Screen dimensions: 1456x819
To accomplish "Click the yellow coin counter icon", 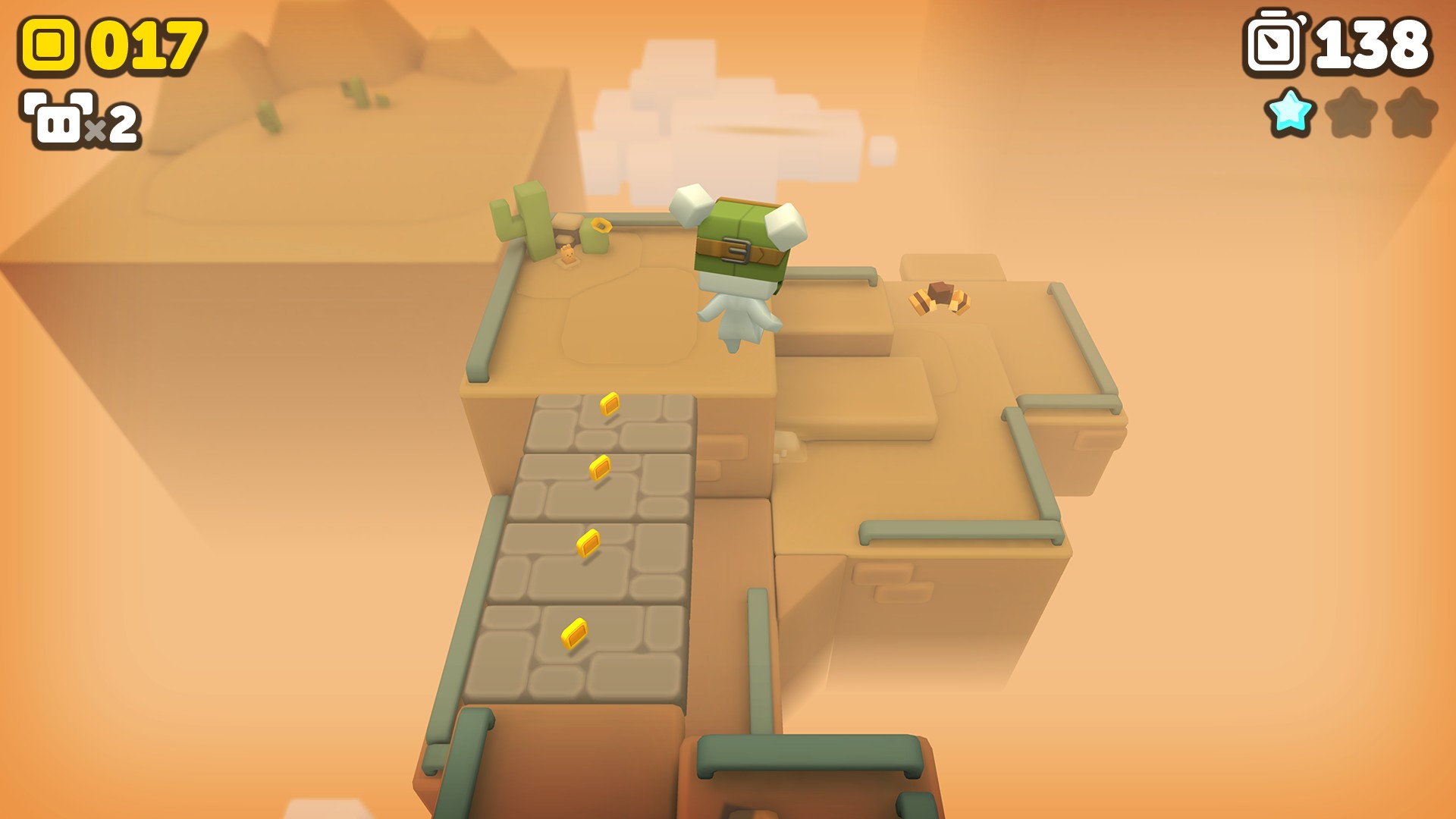I will pyautogui.click(x=47, y=45).
